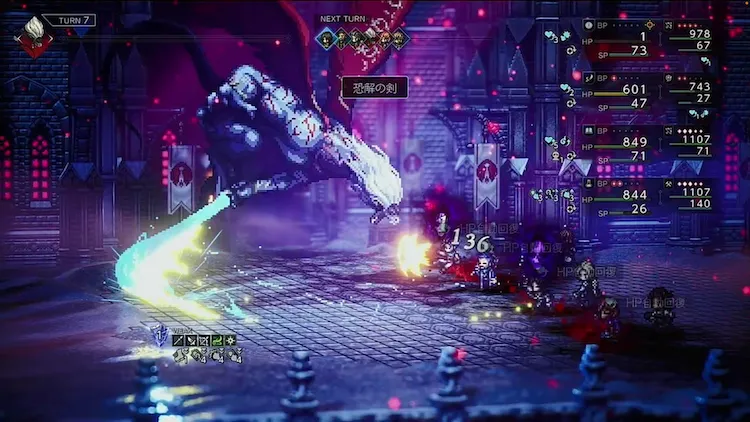Select the green wind weakness icon
Image resolution: width=750 pixels, height=422 pixels.
click(x=219, y=341)
